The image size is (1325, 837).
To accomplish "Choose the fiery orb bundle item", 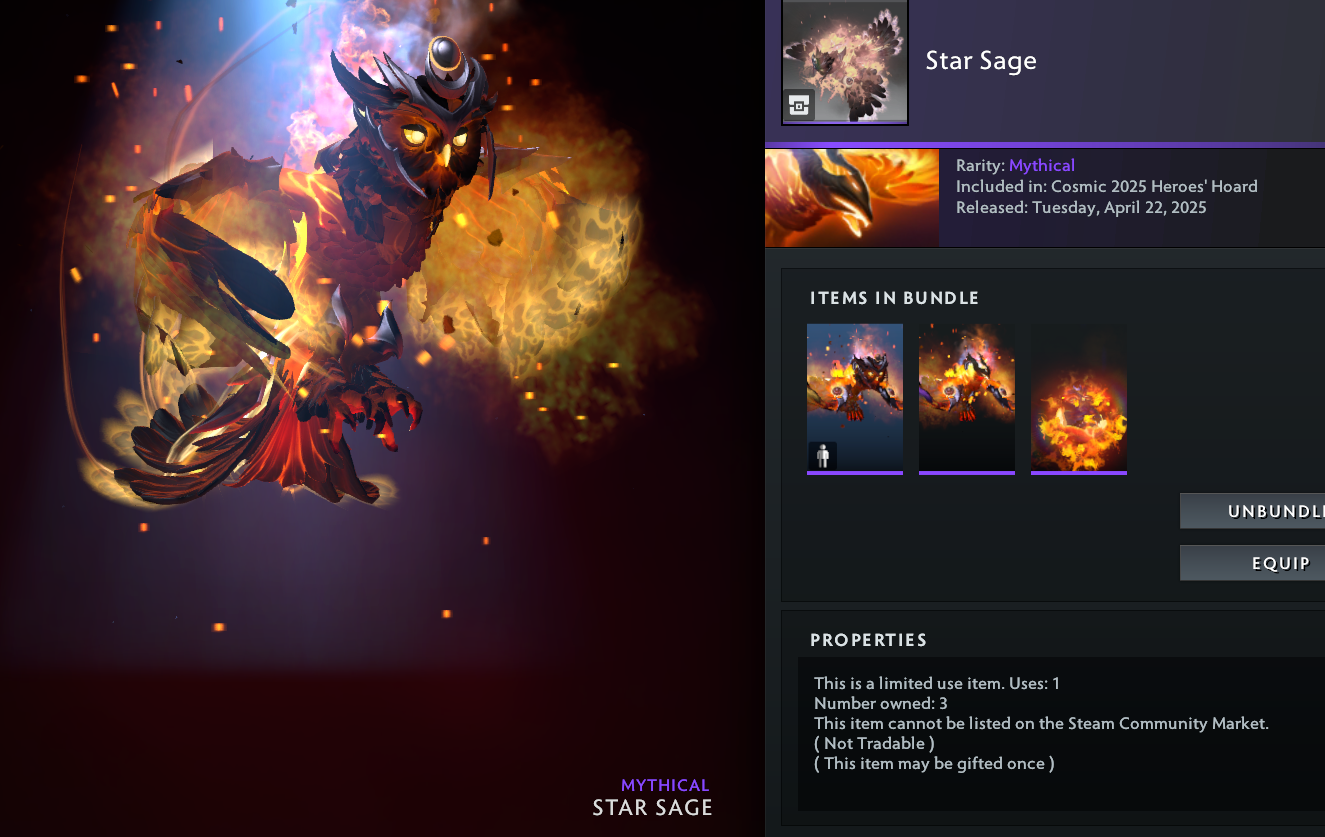I will (1079, 398).
